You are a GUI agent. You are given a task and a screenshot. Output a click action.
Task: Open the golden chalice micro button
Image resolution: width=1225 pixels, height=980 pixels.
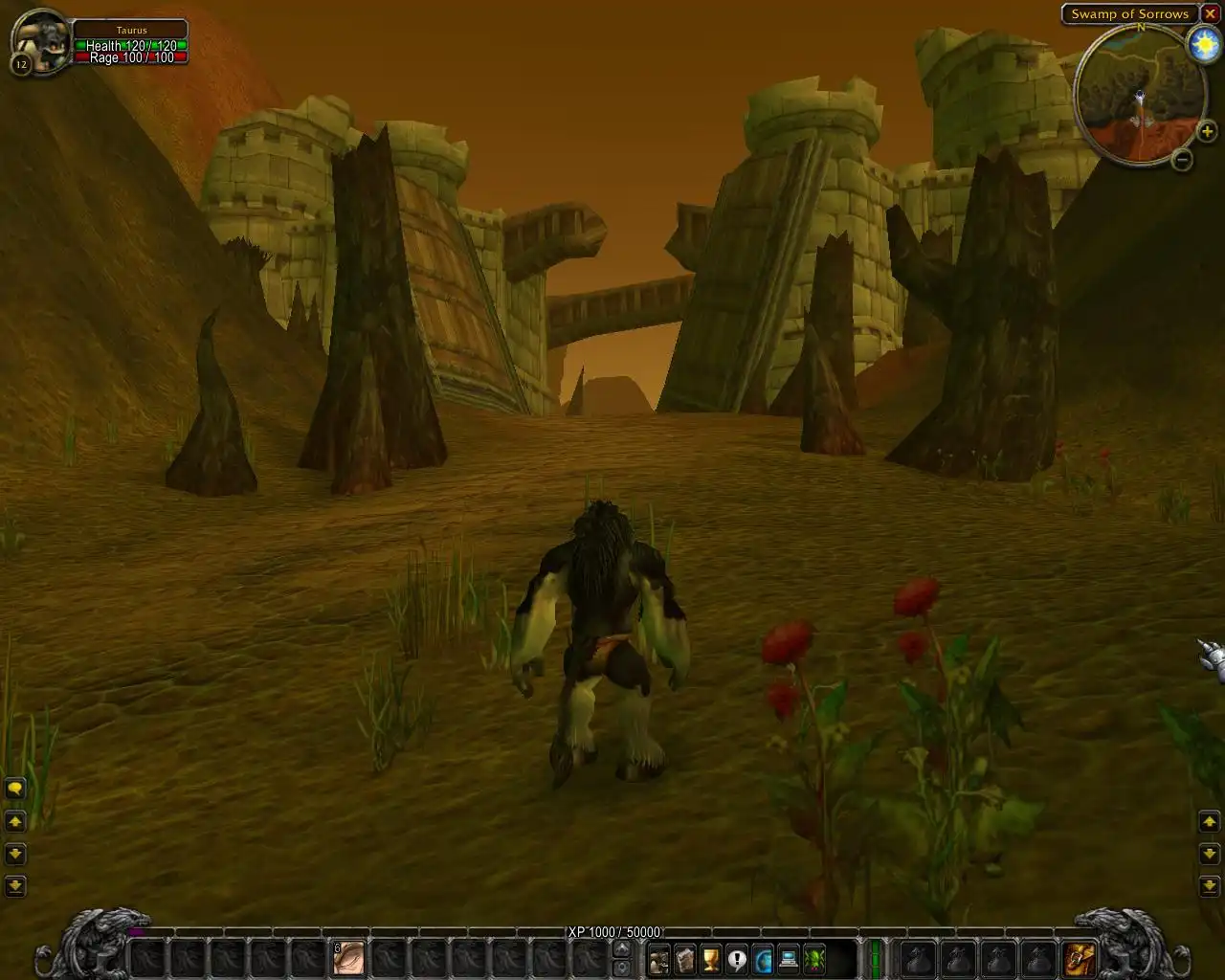[x=710, y=958]
